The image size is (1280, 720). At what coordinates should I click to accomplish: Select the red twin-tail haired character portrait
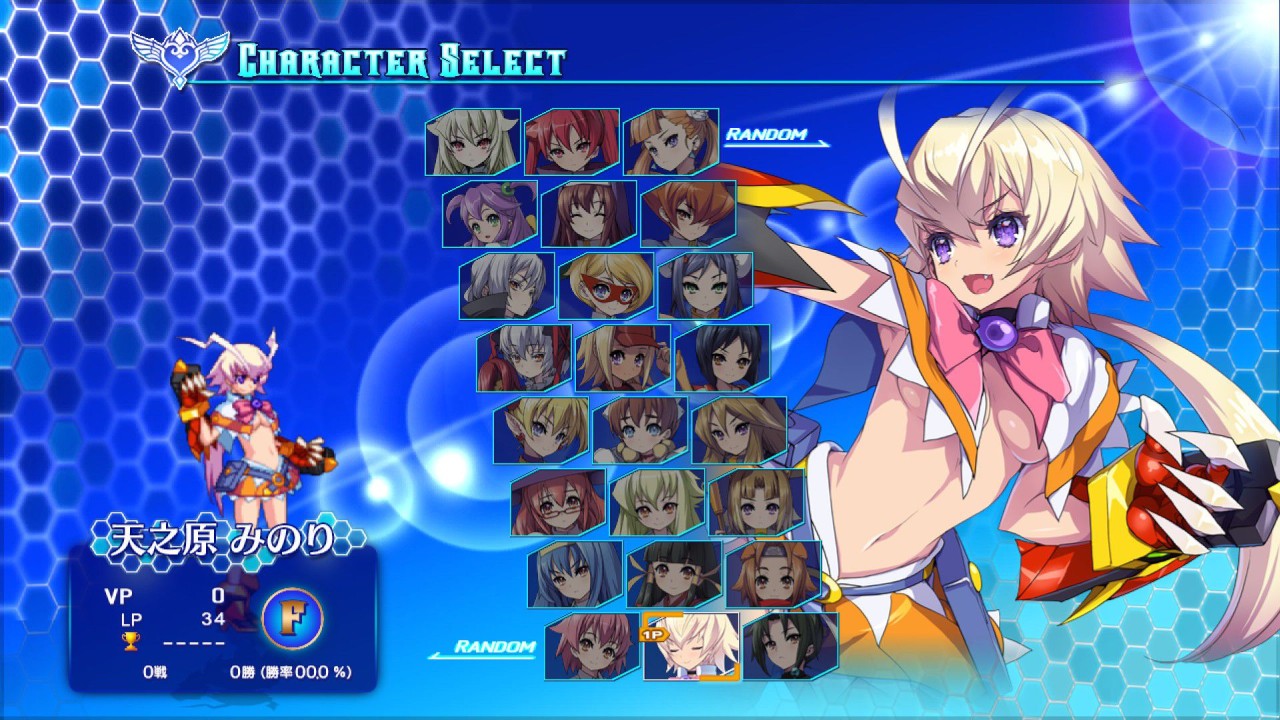[572, 142]
